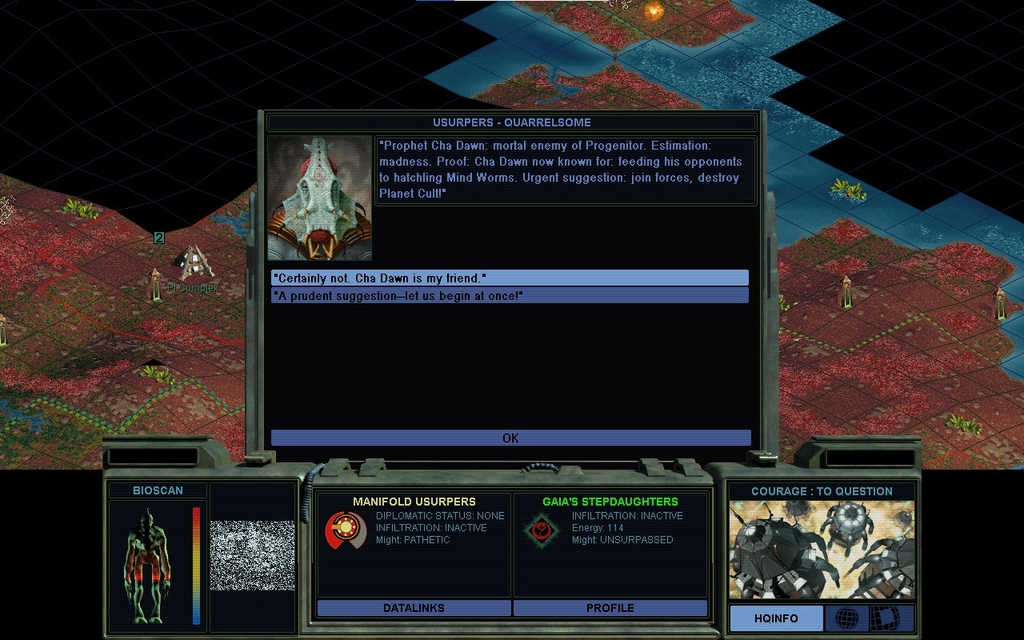
Task: Select the Gaia's Stepdaughters faction emblem
Action: [541, 530]
